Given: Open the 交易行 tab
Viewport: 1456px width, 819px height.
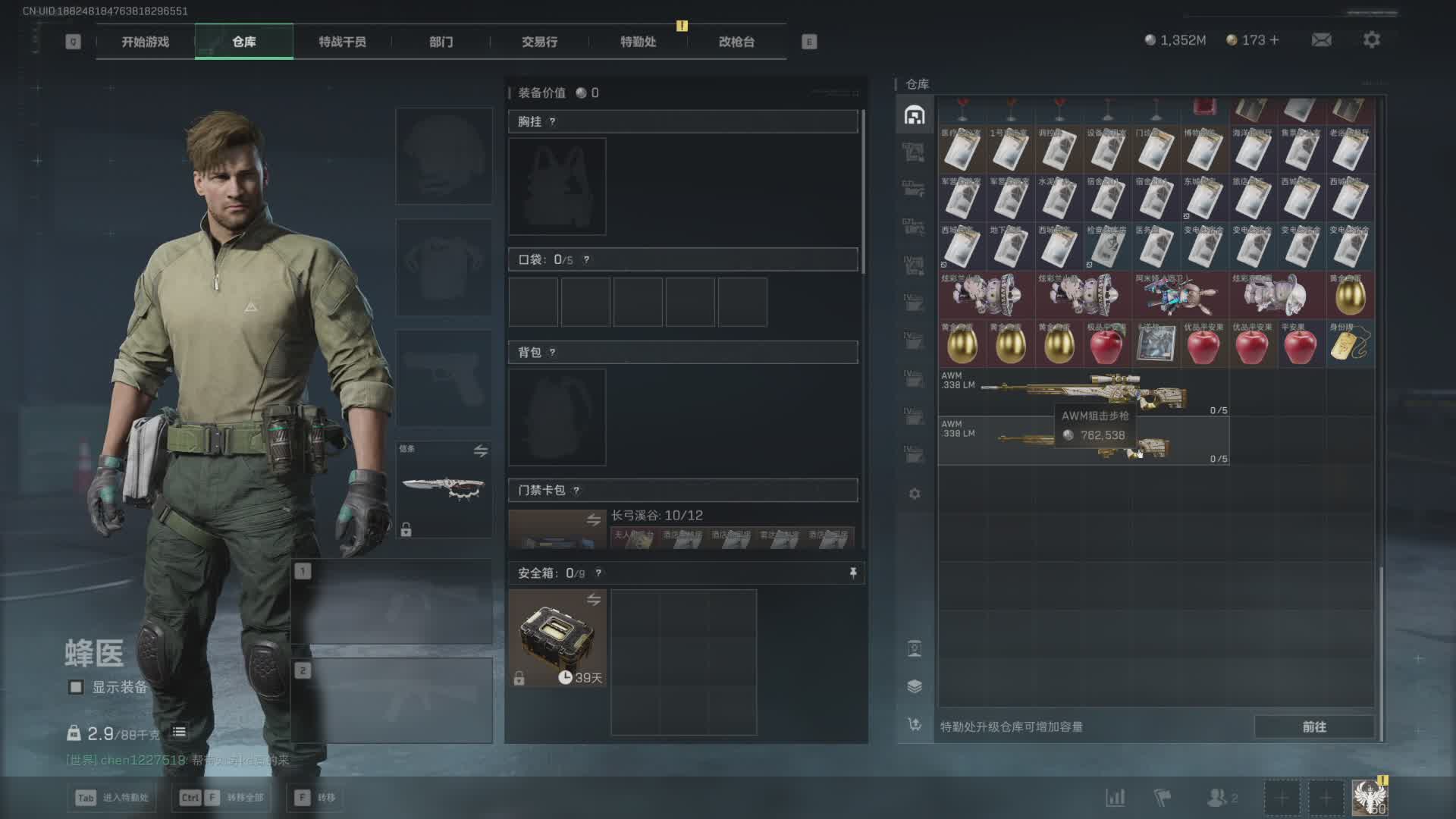Looking at the screenshot, I should [539, 42].
